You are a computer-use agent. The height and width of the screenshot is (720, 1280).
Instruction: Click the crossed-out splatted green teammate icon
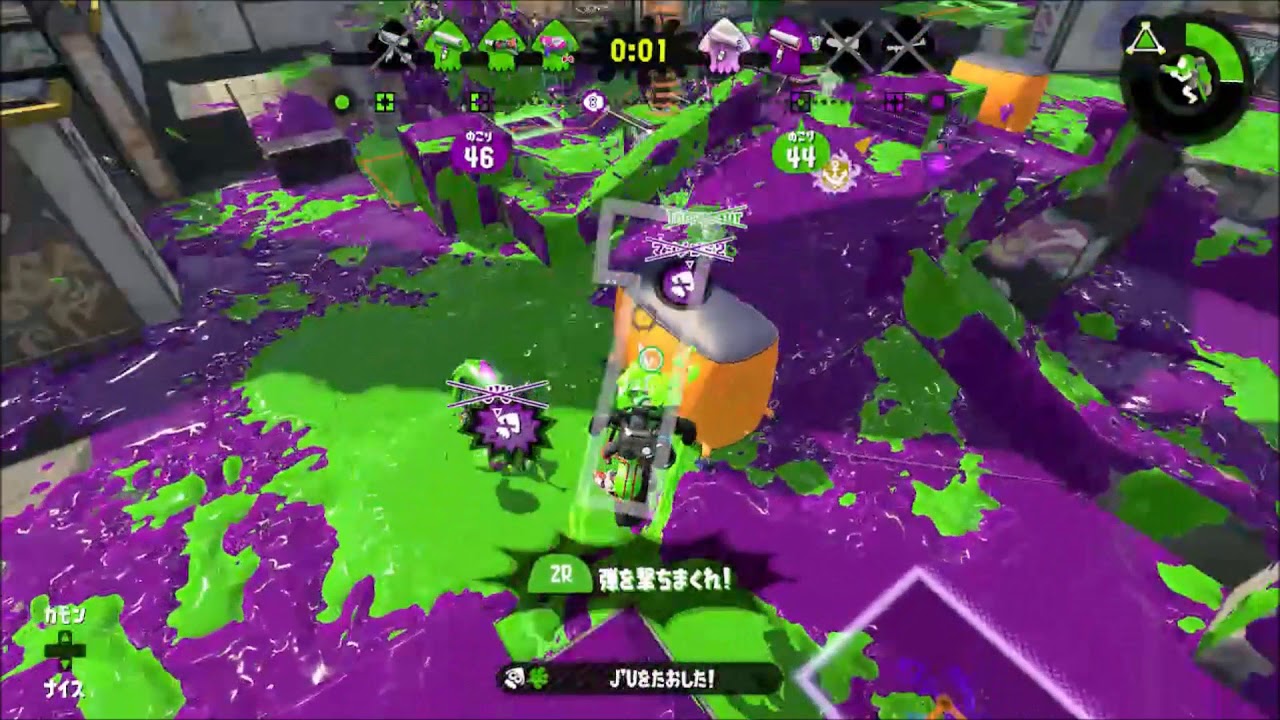(388, 50)
